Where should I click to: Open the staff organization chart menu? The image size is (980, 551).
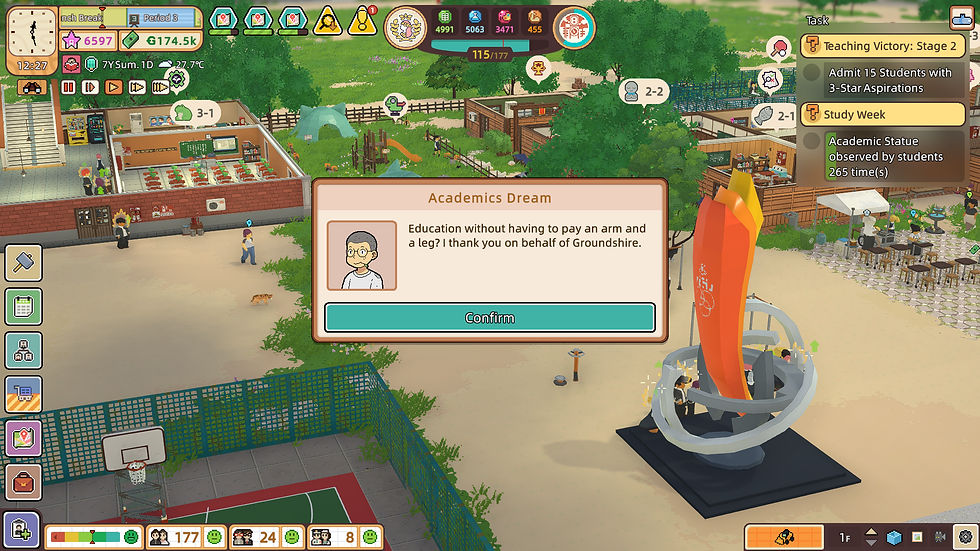tap(23, 350)
